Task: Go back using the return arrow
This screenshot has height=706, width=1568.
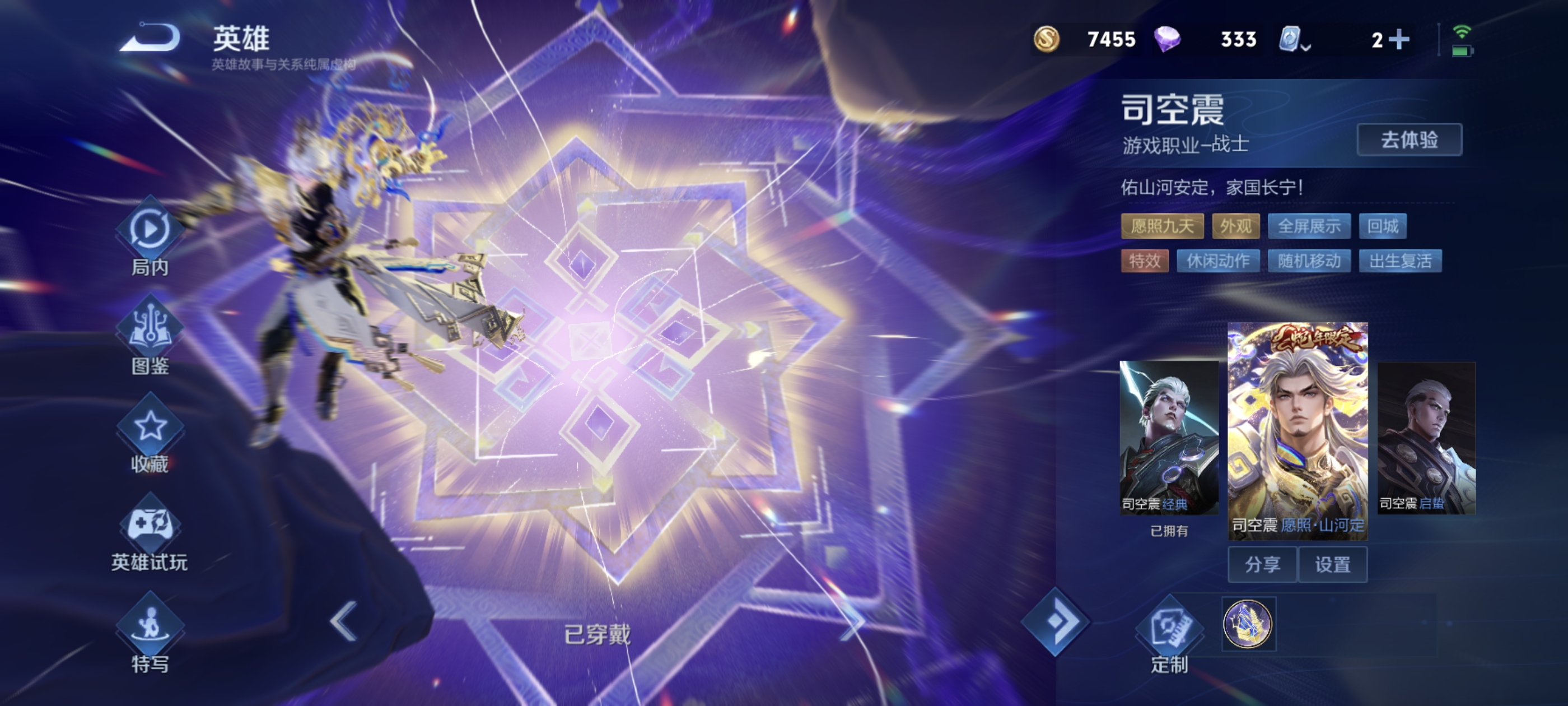Action: click(x=150, y=38)
